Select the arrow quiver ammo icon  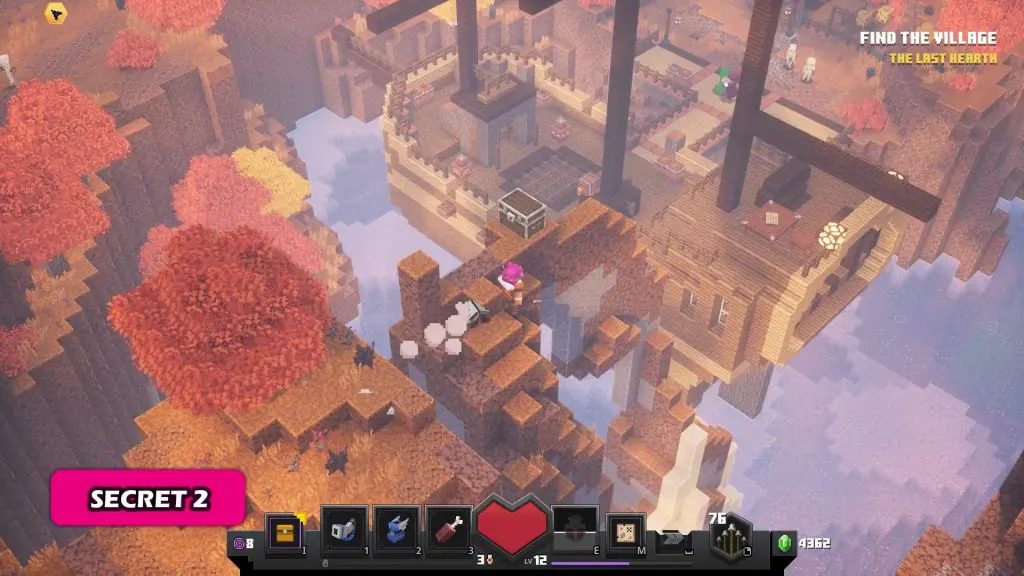point(735,541)
